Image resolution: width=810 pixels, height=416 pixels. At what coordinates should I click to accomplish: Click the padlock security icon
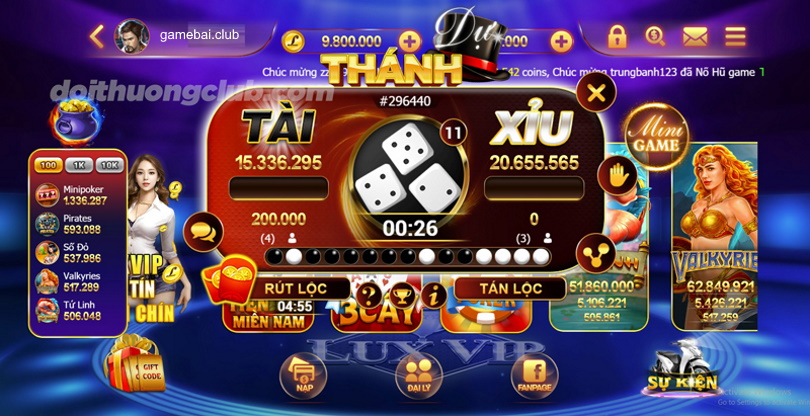click(617, 37)
